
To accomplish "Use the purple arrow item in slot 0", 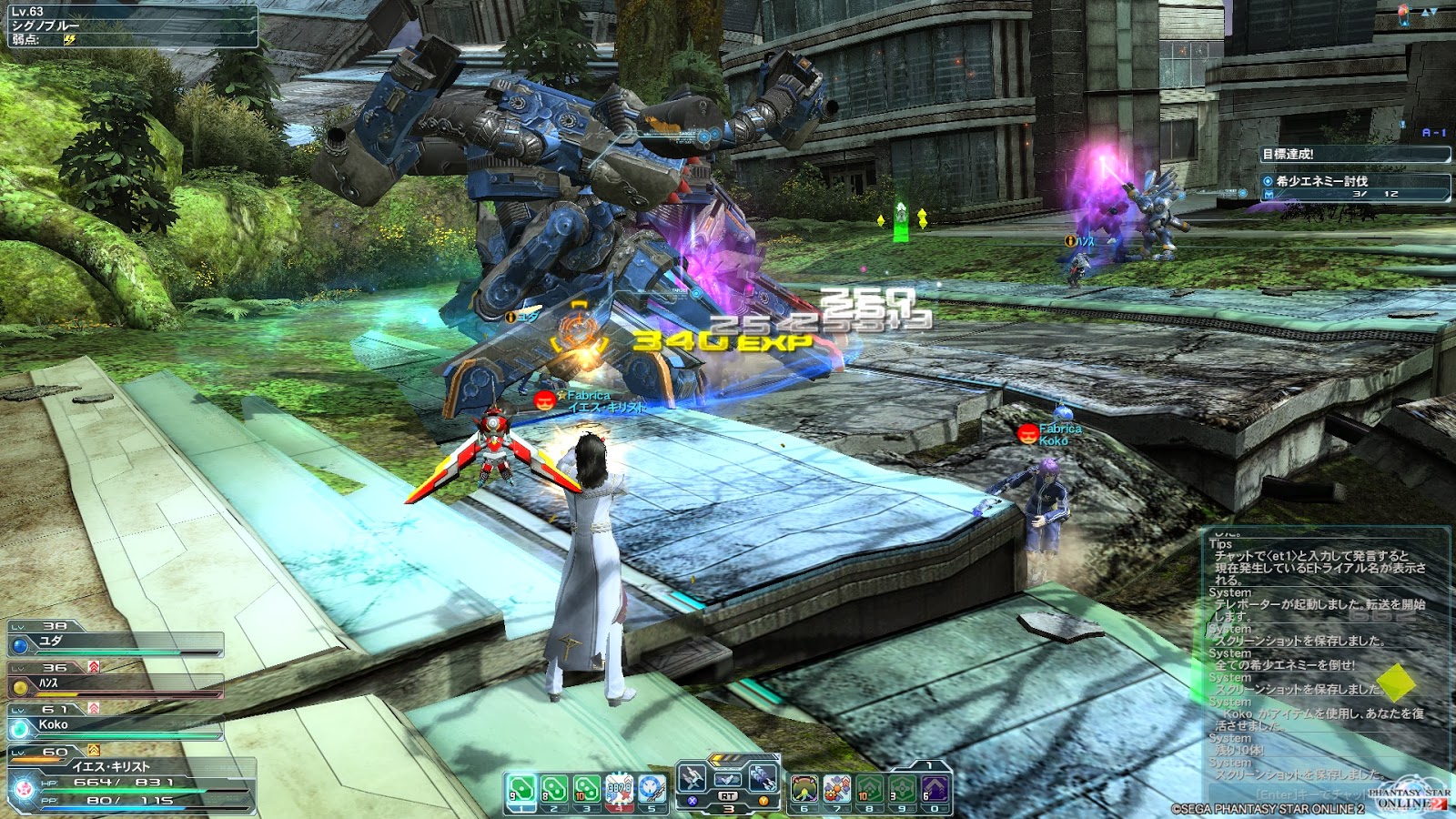I will (x=935, y=790).
